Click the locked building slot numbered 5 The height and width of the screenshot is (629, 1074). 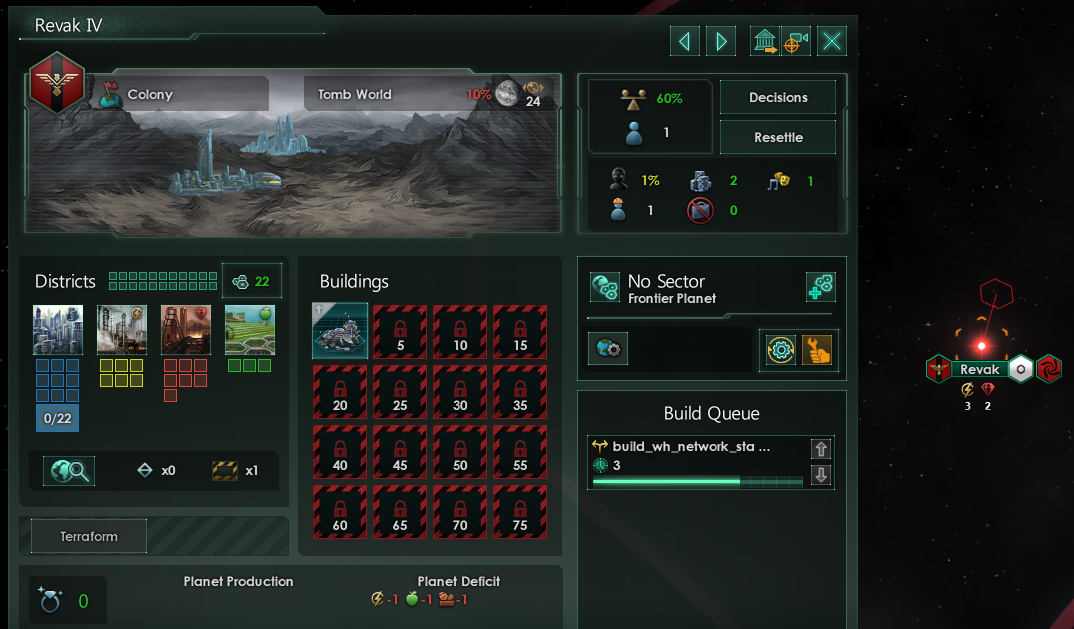point(400,331)
